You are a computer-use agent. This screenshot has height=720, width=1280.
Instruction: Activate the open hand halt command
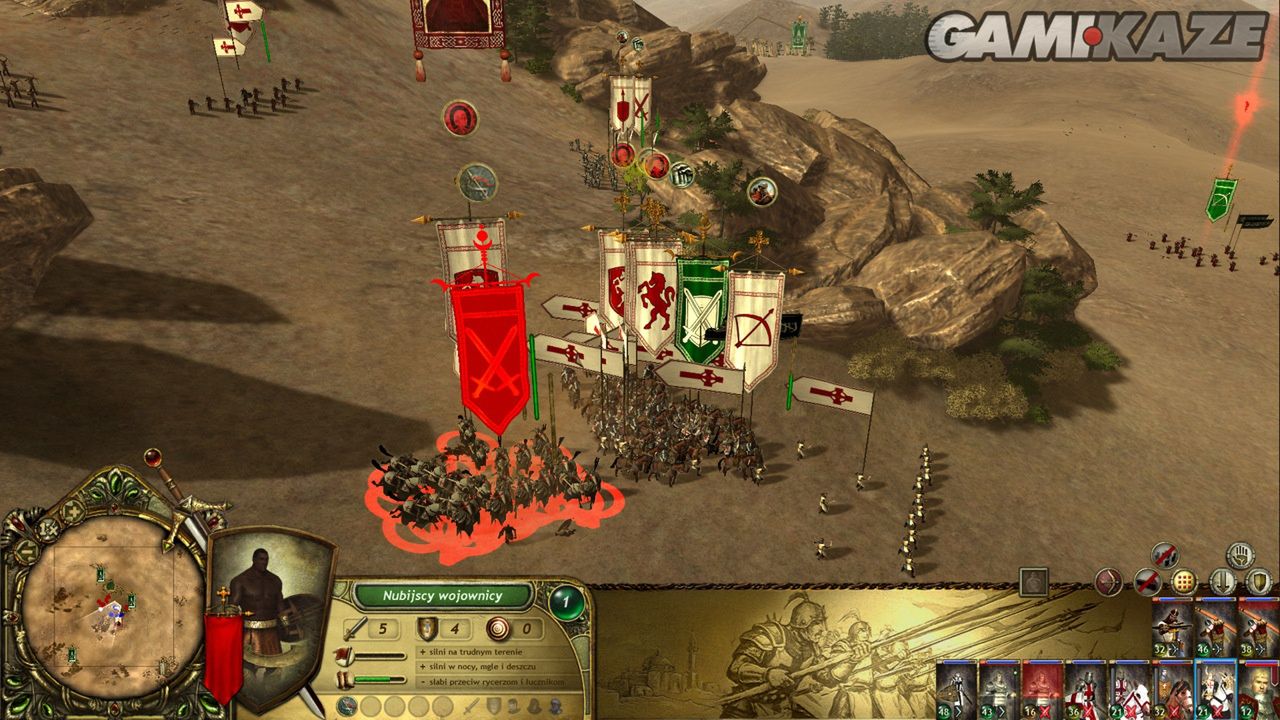1240,555
